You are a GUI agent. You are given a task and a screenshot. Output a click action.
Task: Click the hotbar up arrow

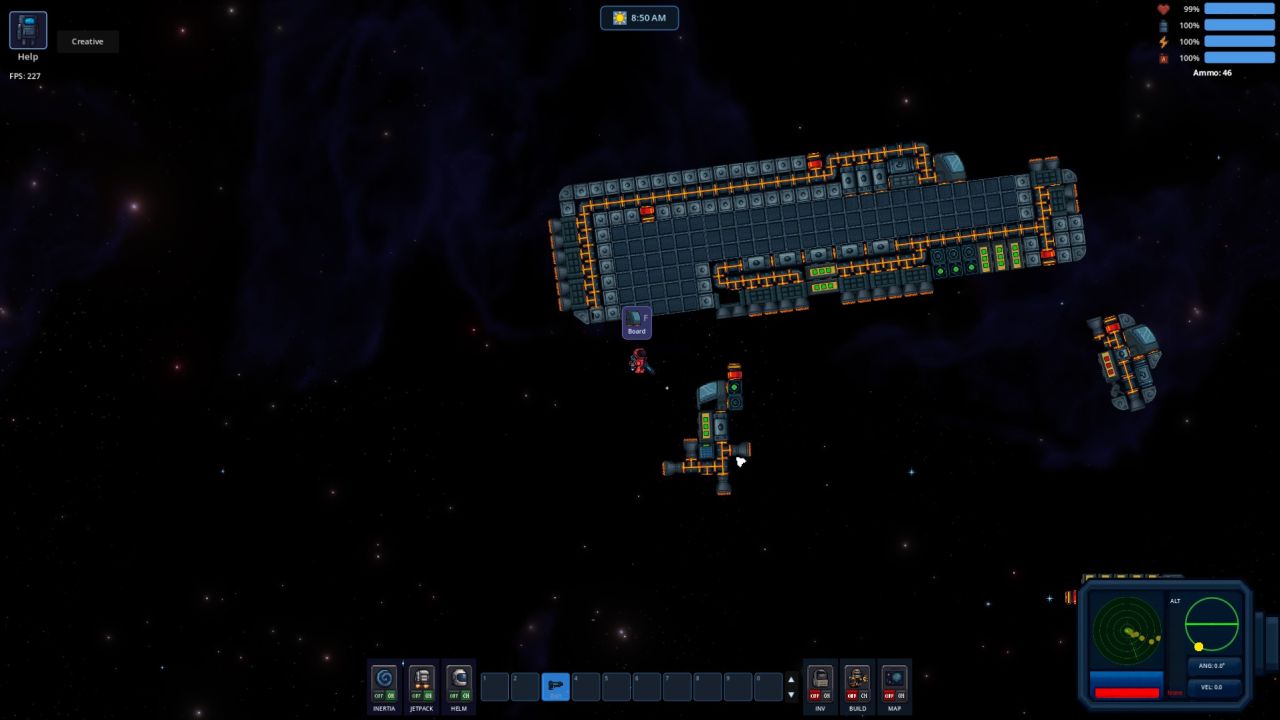click(x=790, y=678)
